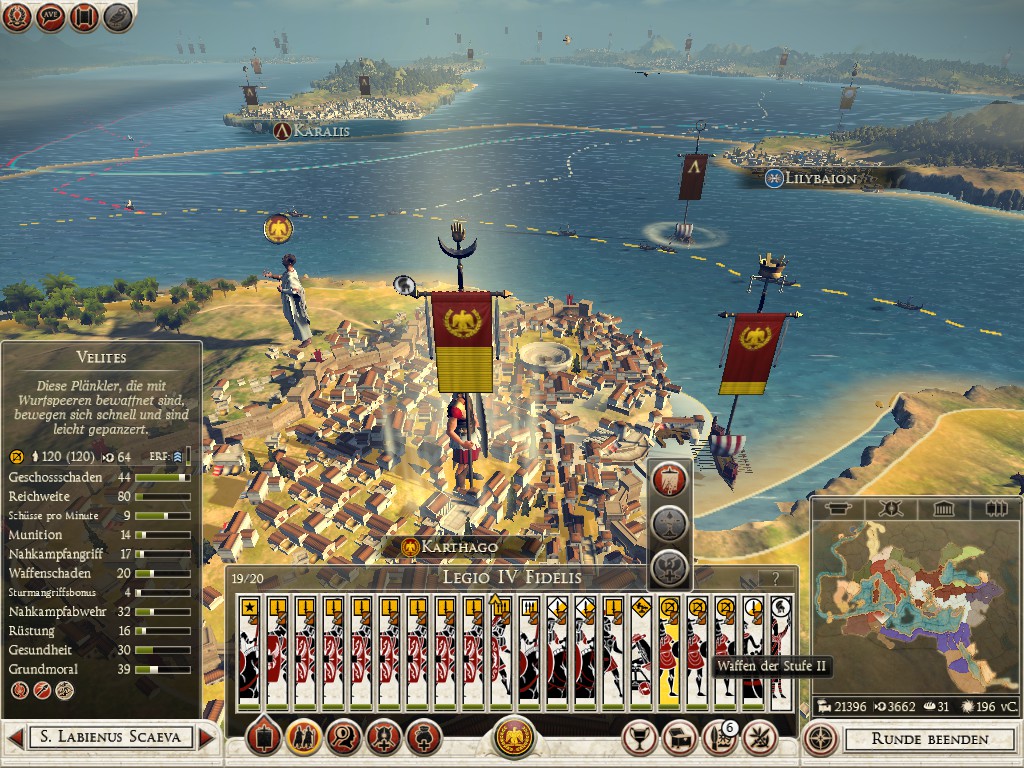Click the compass button beside end turn
The width and height of the screenshot is (1024, 768).
[821, 739]
